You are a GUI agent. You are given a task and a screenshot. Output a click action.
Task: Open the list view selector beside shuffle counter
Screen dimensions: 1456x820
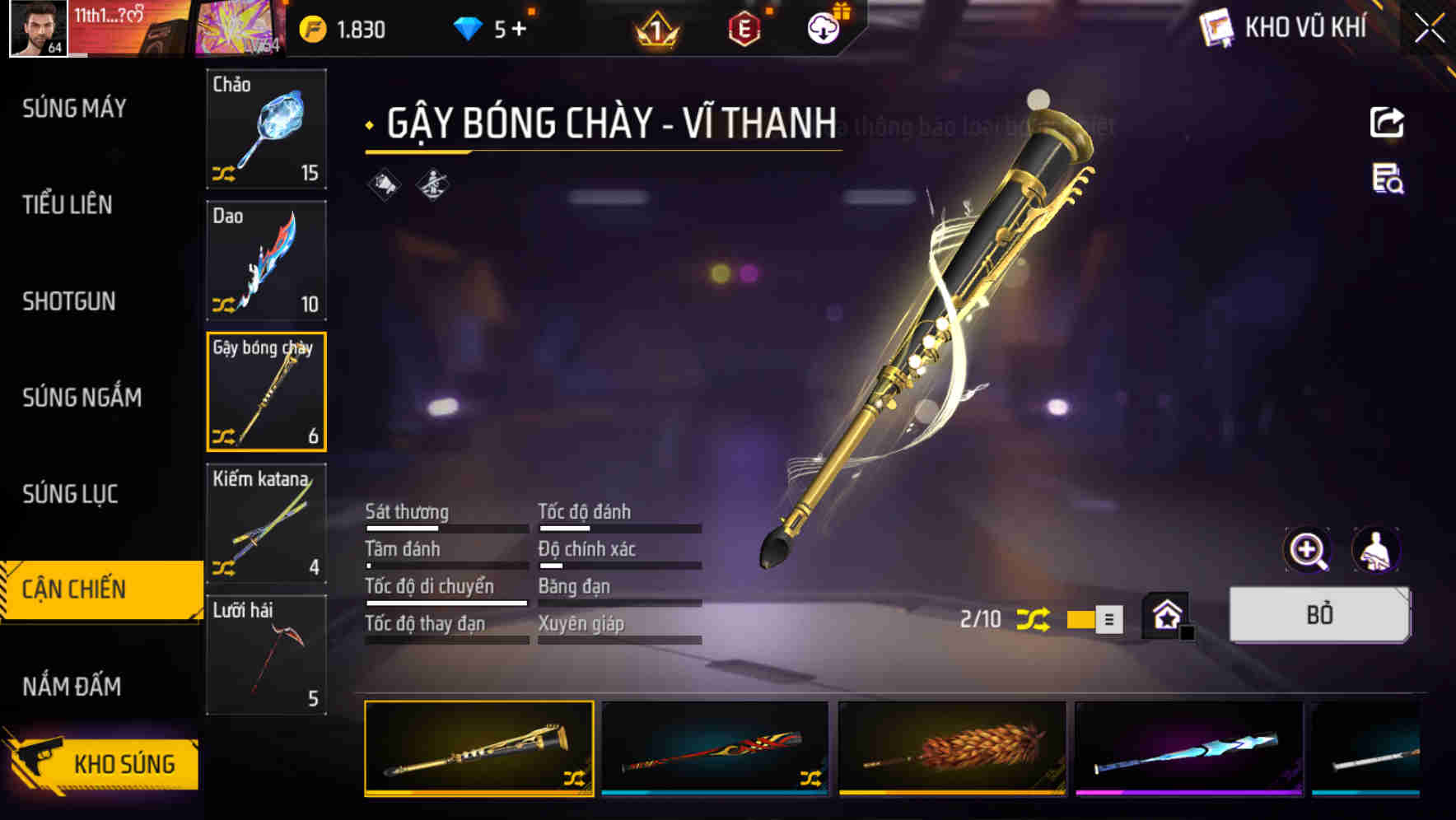pyautogui.click(x=1107, y=618)
